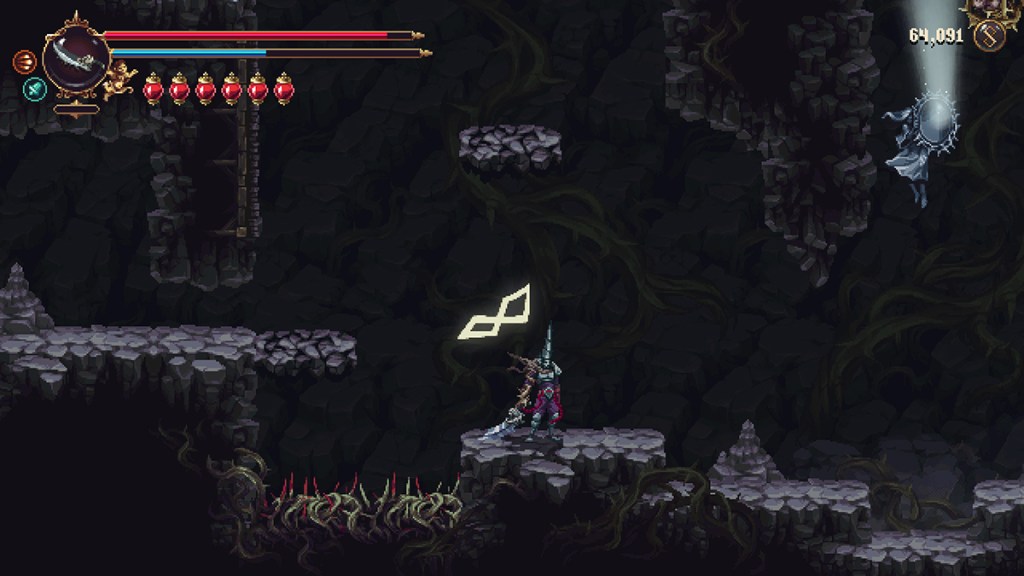Click the golden cherub figure icon
The width and height of the screenshot is (1024, 576).
coord(120,78)
